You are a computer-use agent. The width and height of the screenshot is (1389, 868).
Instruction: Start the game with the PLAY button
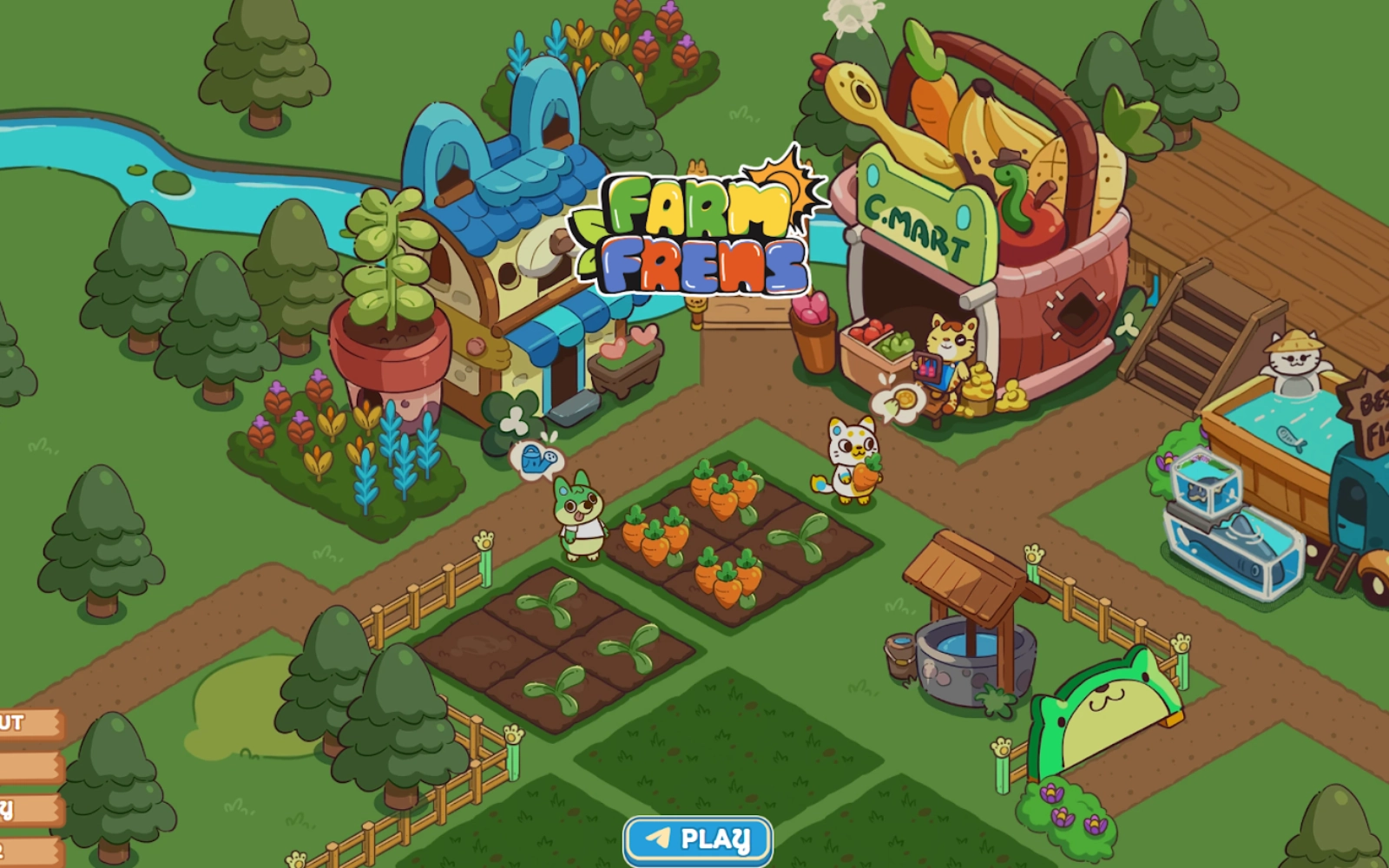click(698, 839)
